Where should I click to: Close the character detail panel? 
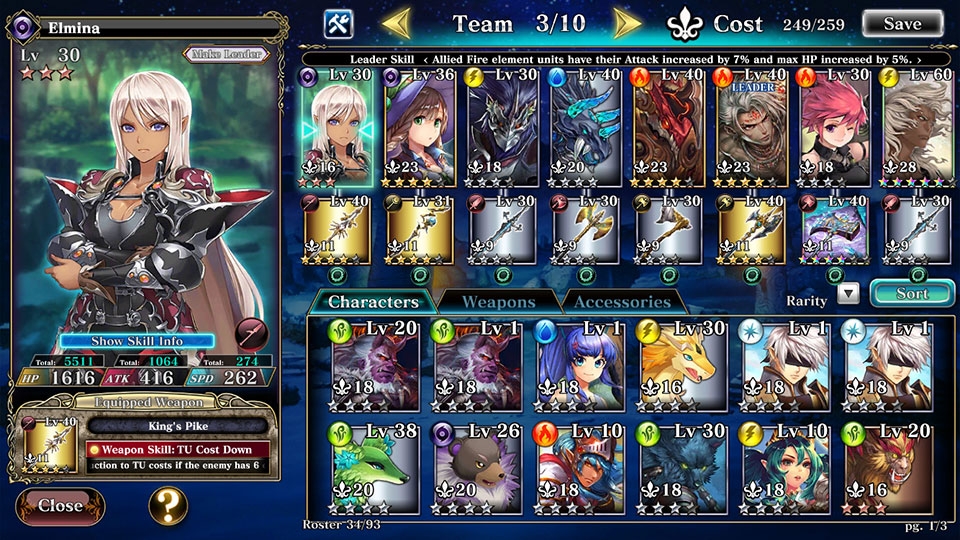60,506
